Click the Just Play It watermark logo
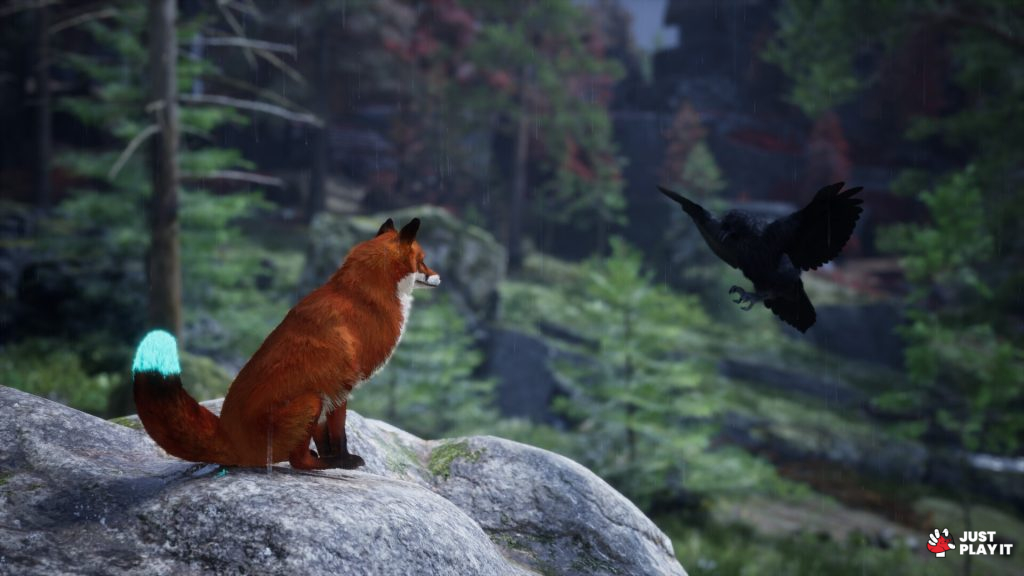This screenshot has width=1024, height=576. coord(969,542)
